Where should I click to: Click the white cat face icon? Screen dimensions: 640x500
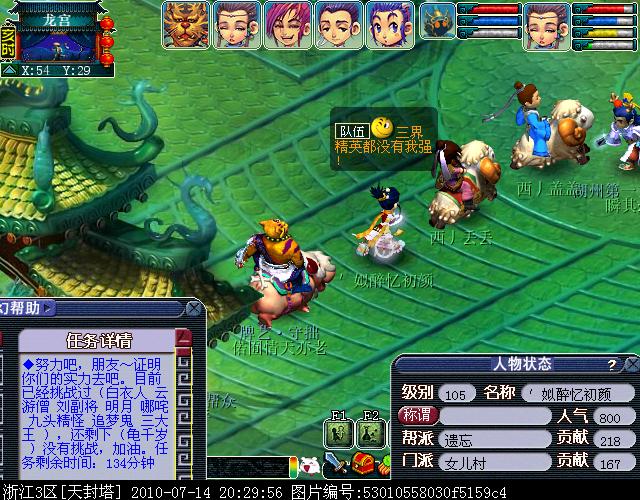[309, 464]
